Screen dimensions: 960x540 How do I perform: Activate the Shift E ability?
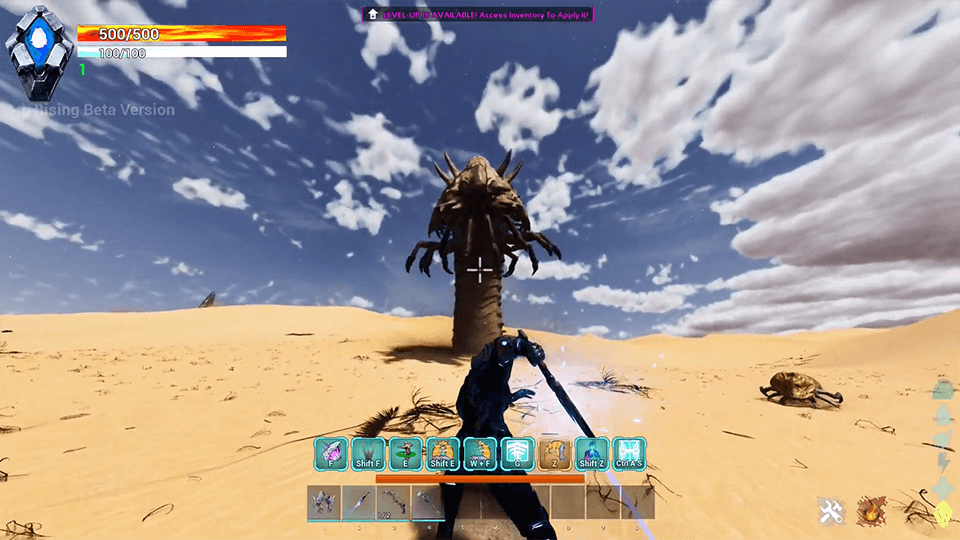(443, 454)
